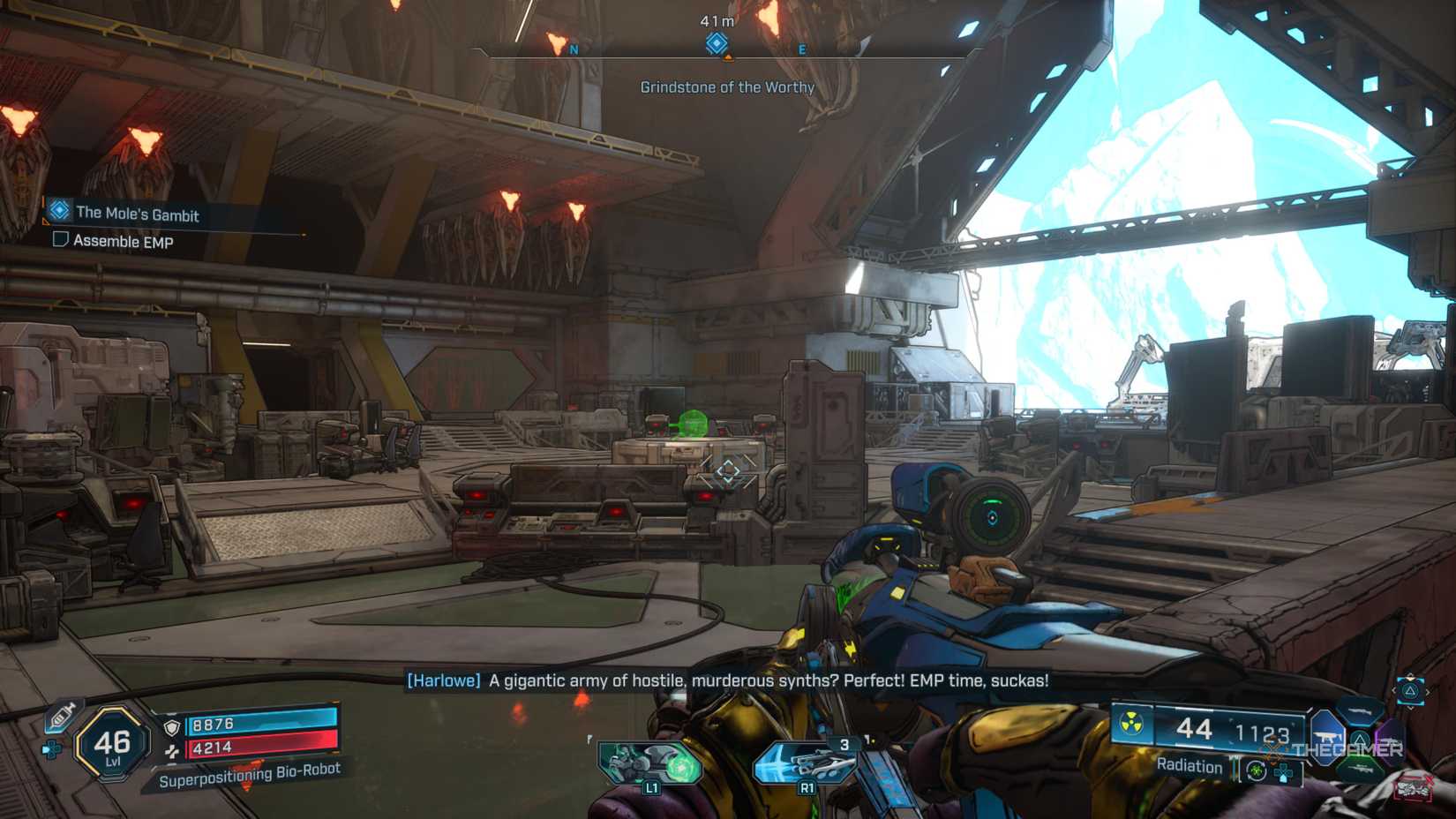Expand The Mole's Gambit mission tracker
Screen dimensions: 1456x819
coord(137,214)
